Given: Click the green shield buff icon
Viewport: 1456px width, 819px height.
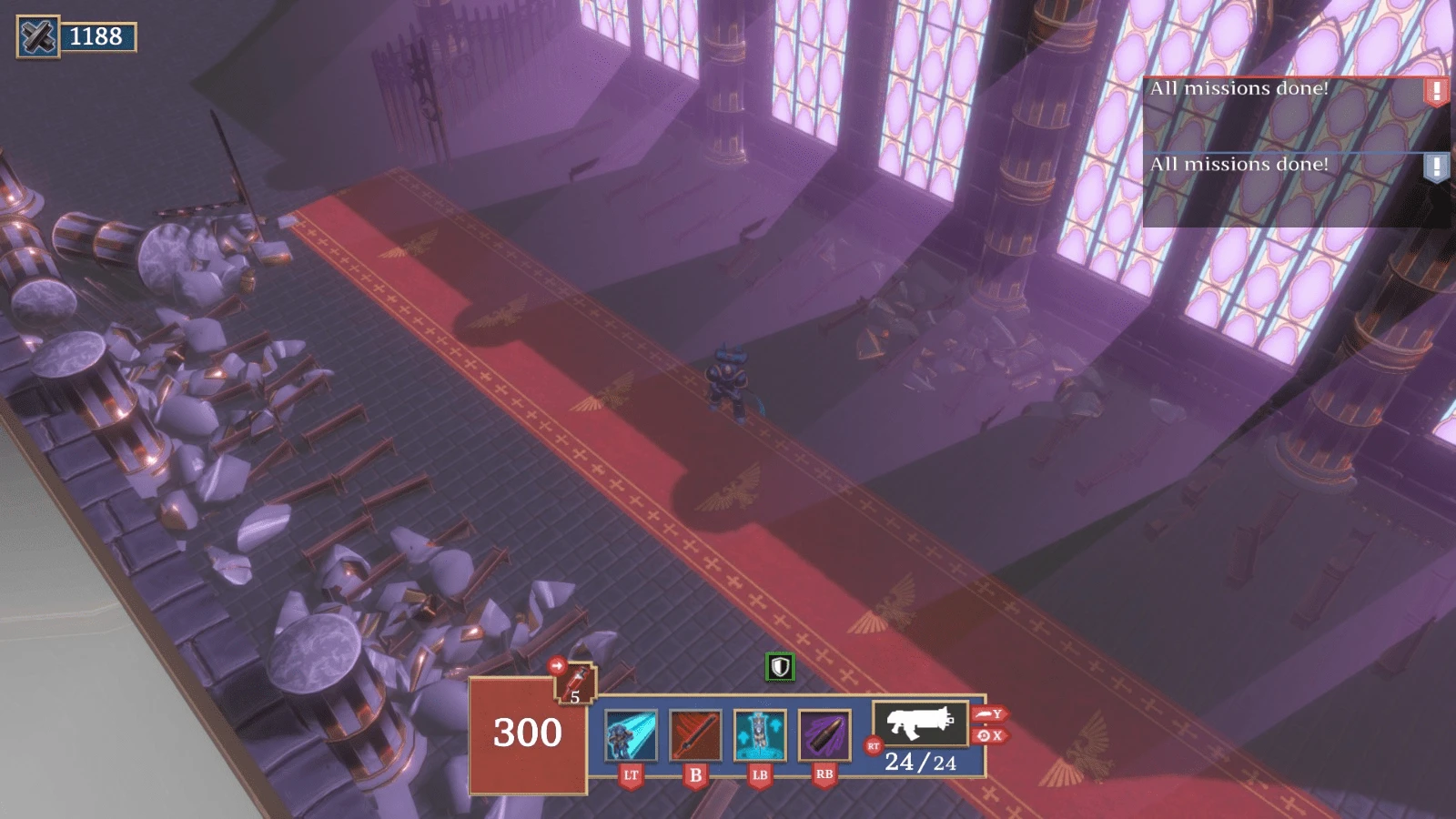Looking at the screenshot, I should point(780,667).
